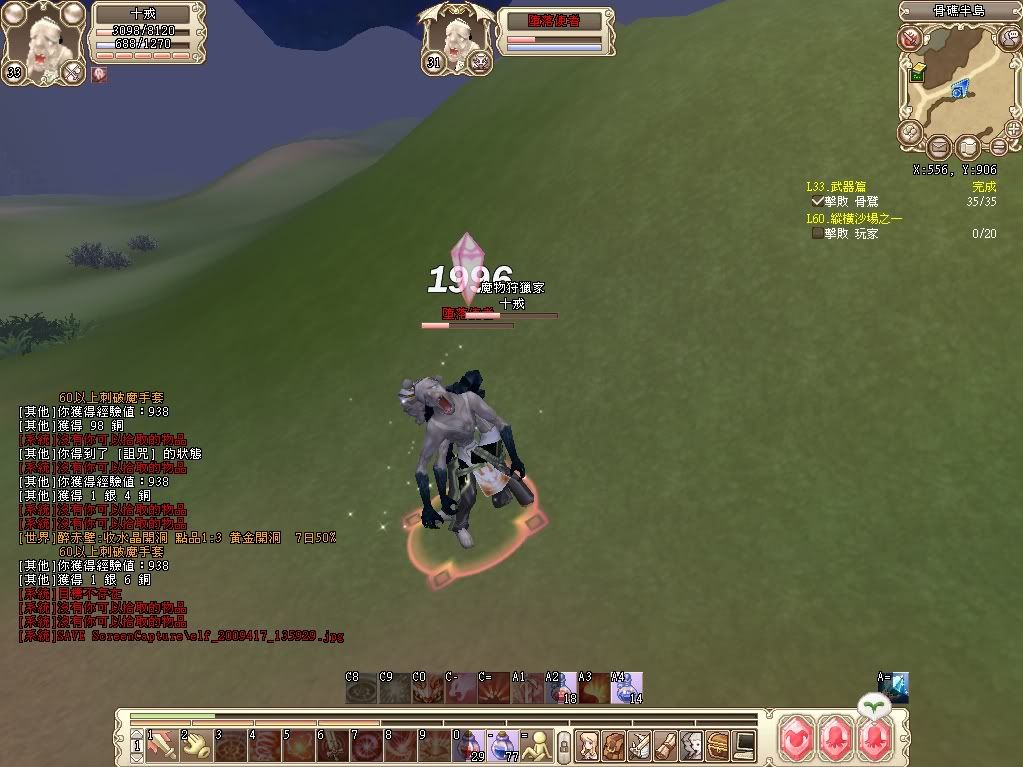
Task: Open the computer monitor system menu button
Action: coord(743,744)
